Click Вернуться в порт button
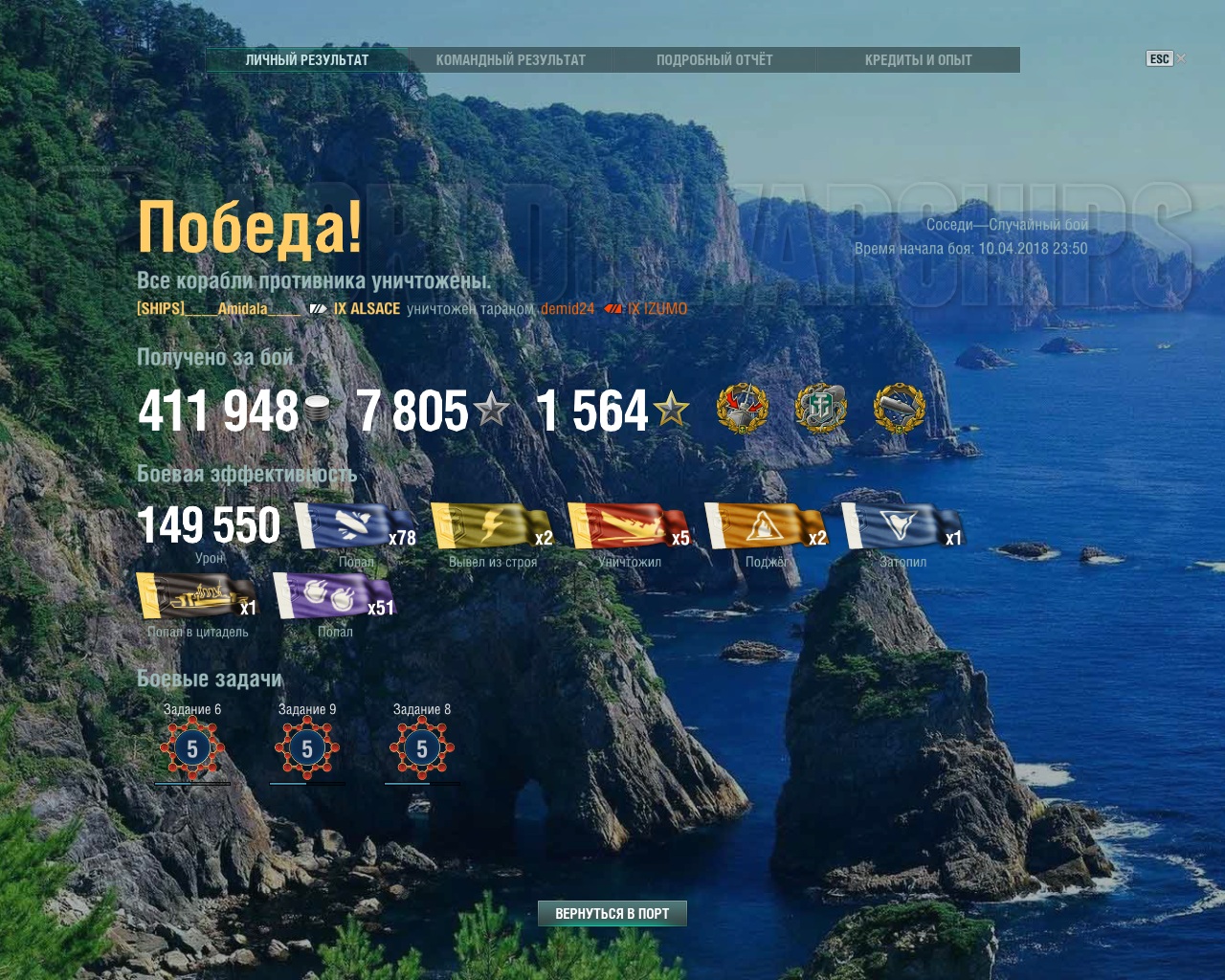 (x=612, y=913)
